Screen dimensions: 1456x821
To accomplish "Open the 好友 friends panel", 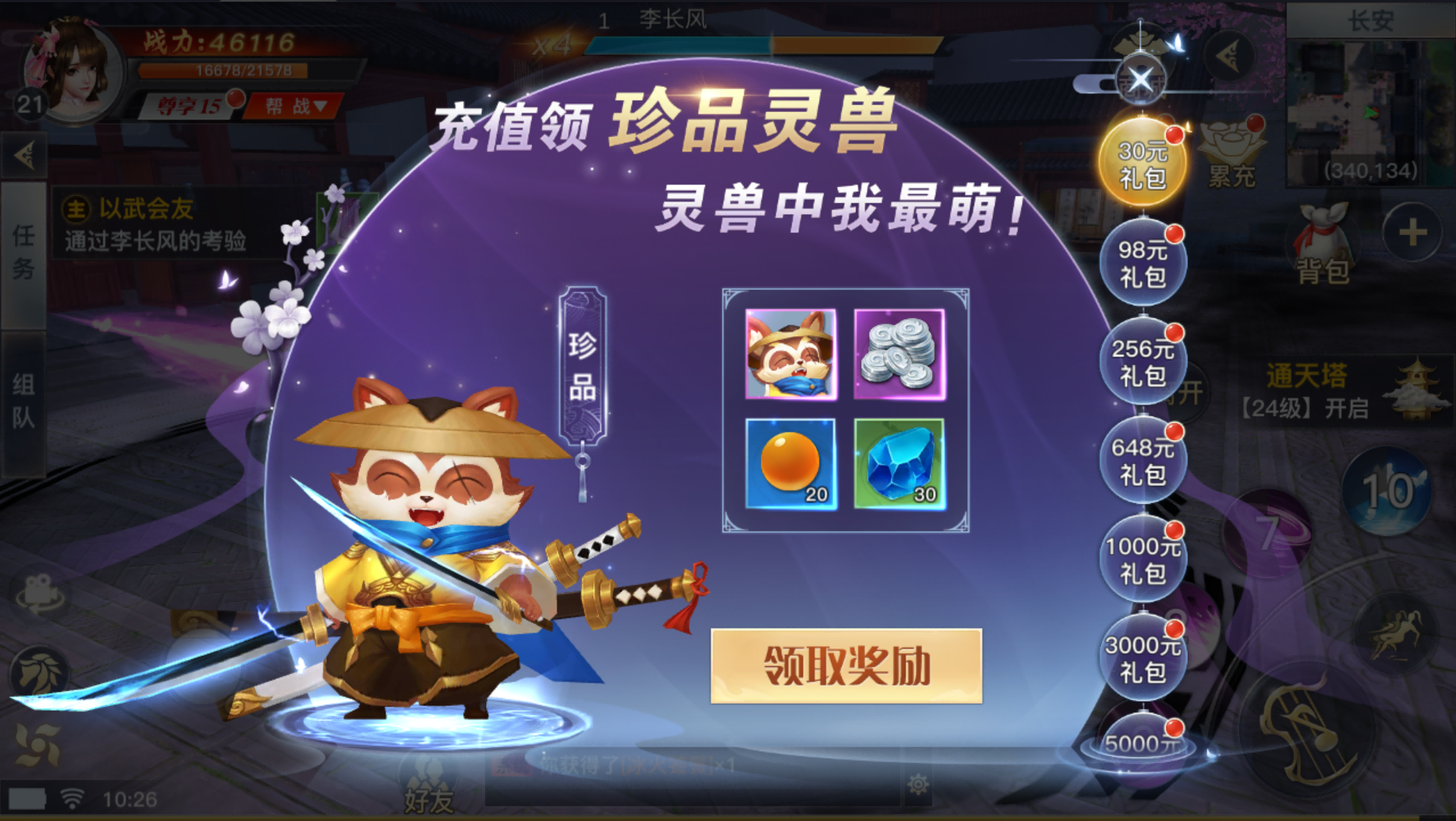I will (428, 798).
